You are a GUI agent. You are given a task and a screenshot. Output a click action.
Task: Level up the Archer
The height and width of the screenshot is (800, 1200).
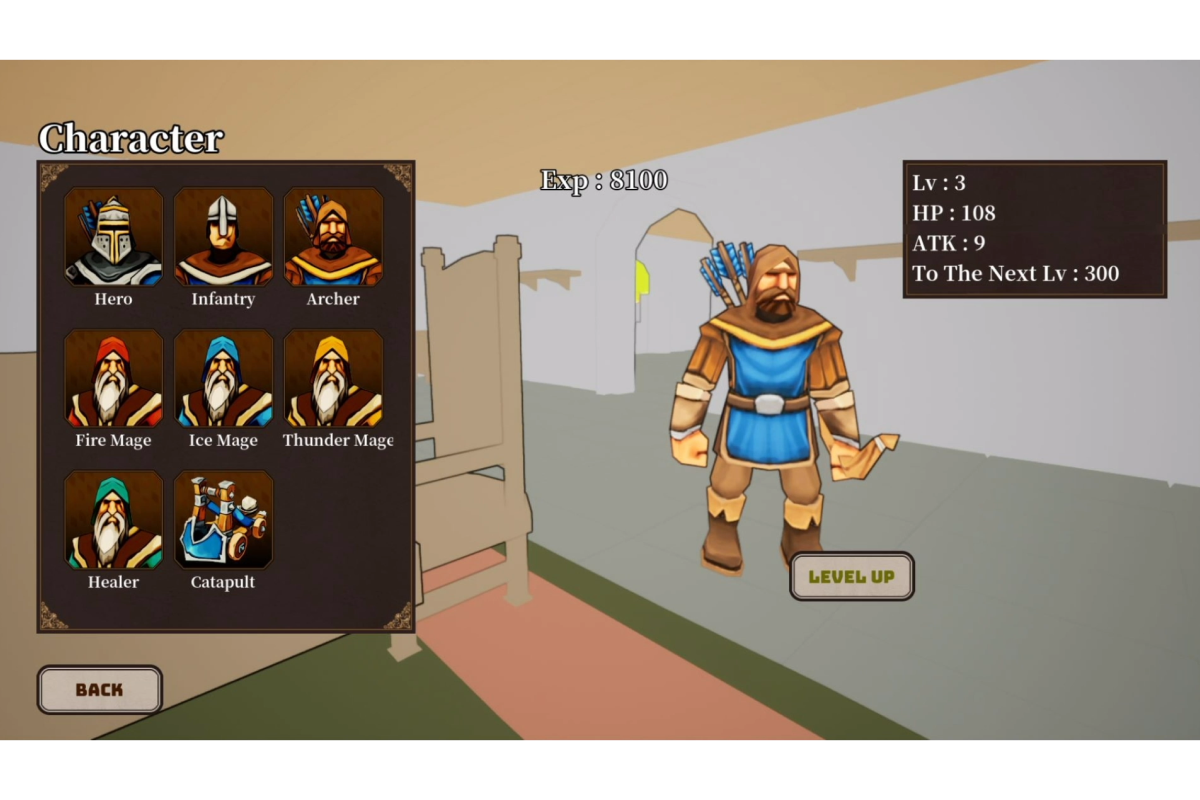coord(852,576)
